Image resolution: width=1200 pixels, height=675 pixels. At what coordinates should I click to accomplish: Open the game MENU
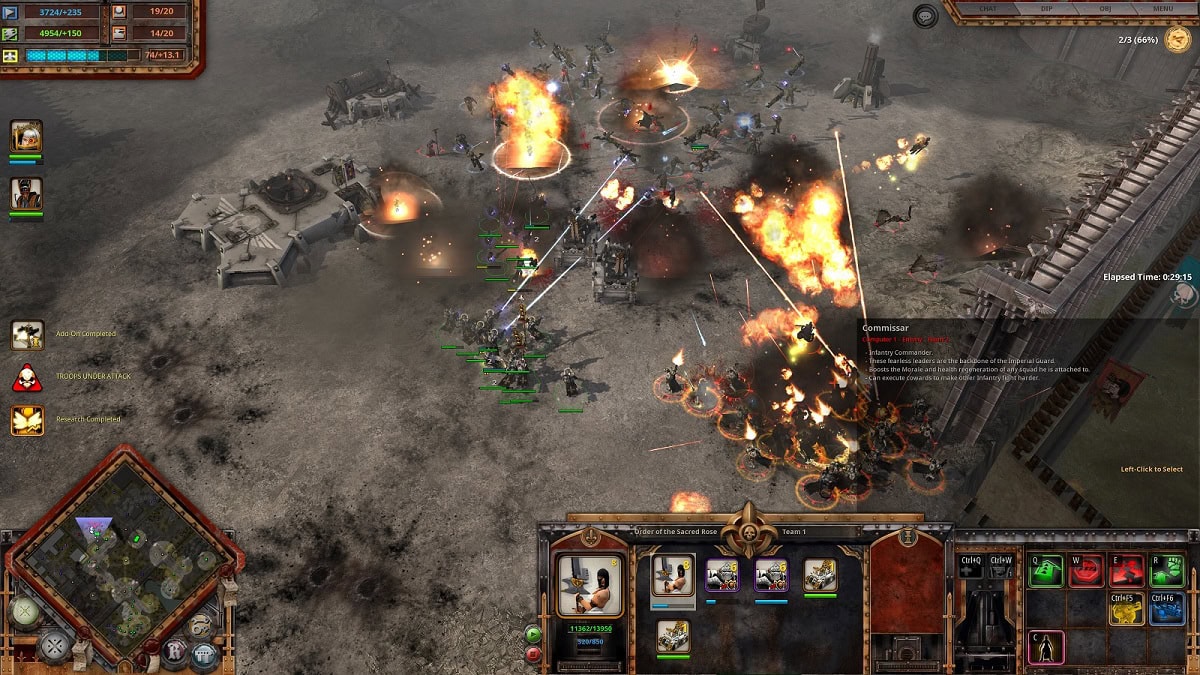tap(1162, 9)
